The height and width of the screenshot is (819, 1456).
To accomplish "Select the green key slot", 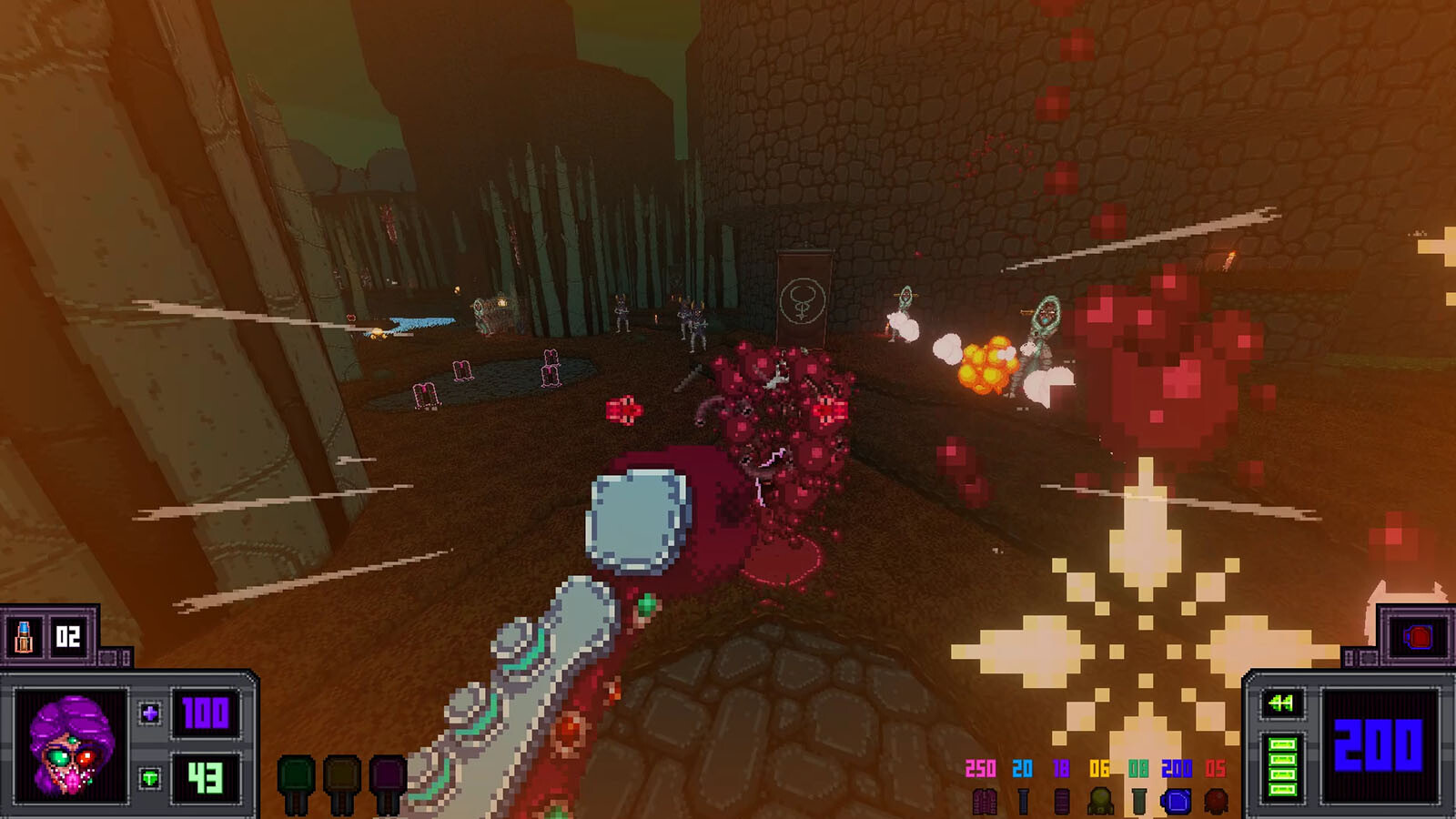I will (x=296, y=782).
